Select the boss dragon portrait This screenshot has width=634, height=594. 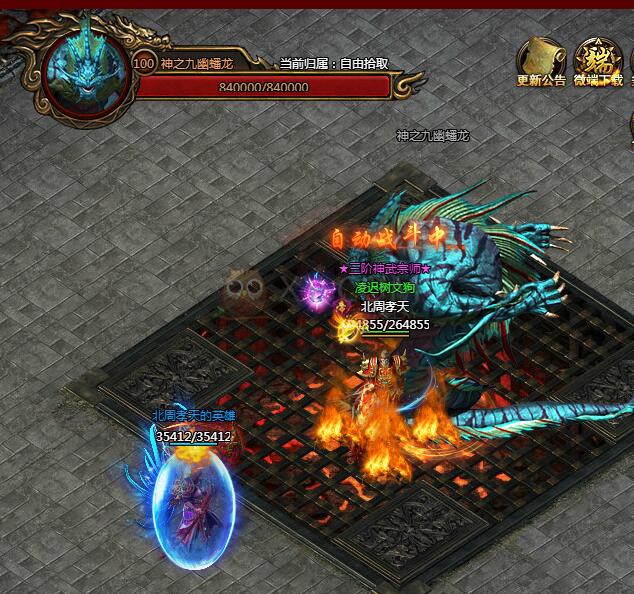(85, 67)
